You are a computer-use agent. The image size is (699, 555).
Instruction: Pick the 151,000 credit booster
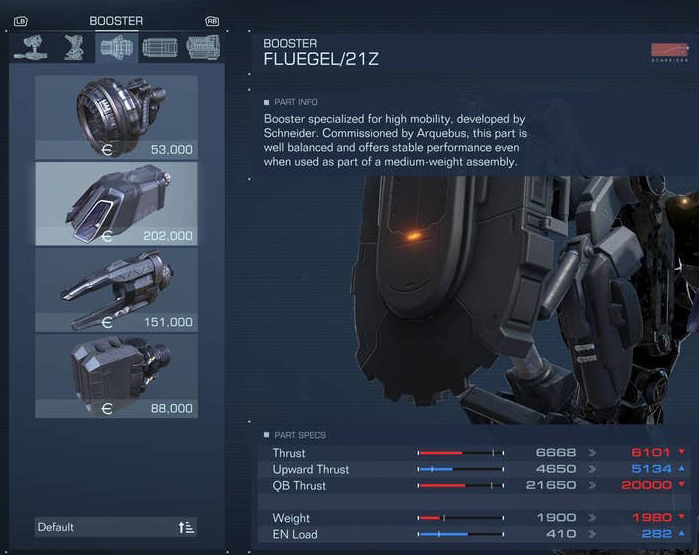click(x=116, y=290)
